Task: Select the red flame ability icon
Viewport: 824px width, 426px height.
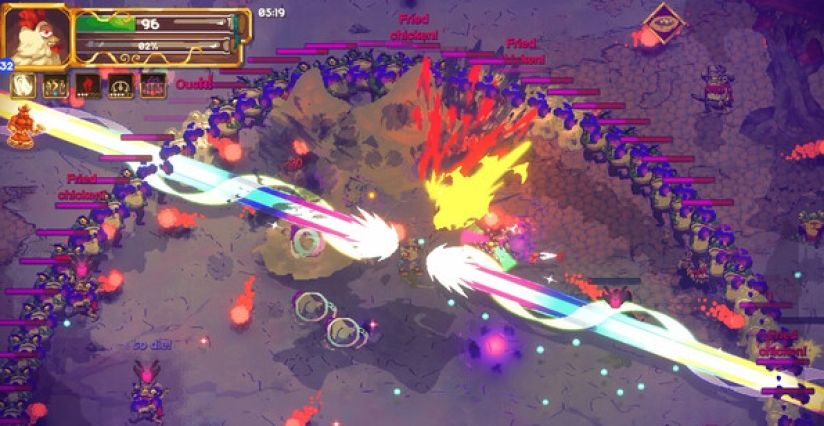Action: [x=88, y=86]
